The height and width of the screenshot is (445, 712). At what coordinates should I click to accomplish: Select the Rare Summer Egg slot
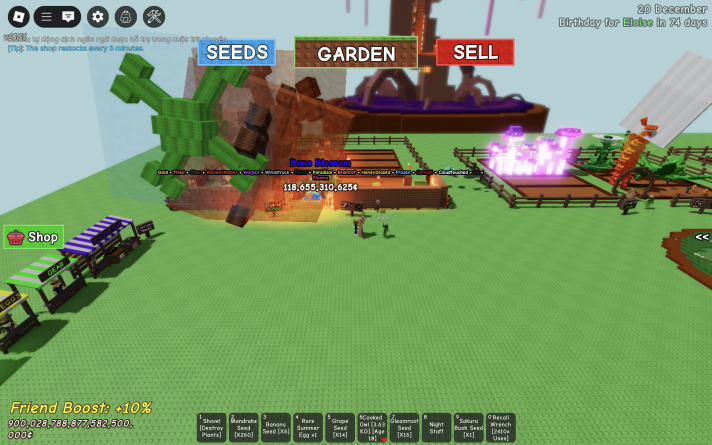click(308, 427)
